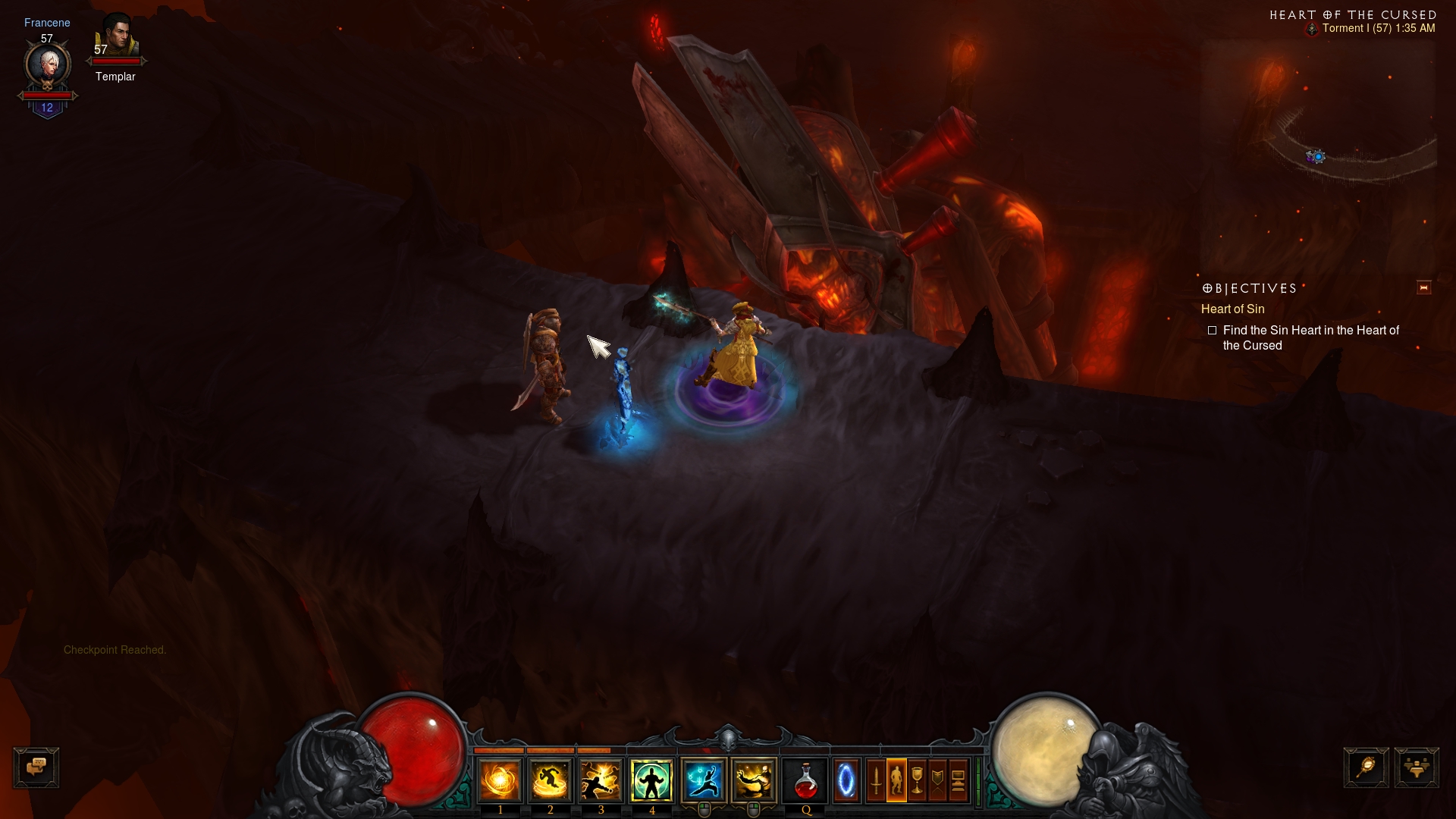The height and width of the screenshot is (819, 1456).
Task: Select the blue martial stance primary skill
Action: [x=704, y=781]
